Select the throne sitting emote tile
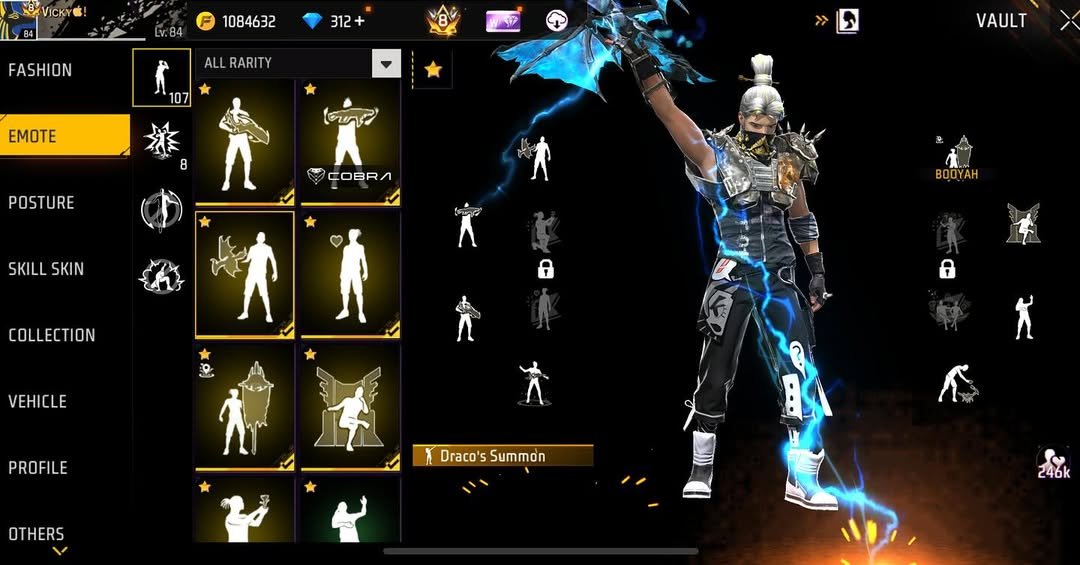 350,406
